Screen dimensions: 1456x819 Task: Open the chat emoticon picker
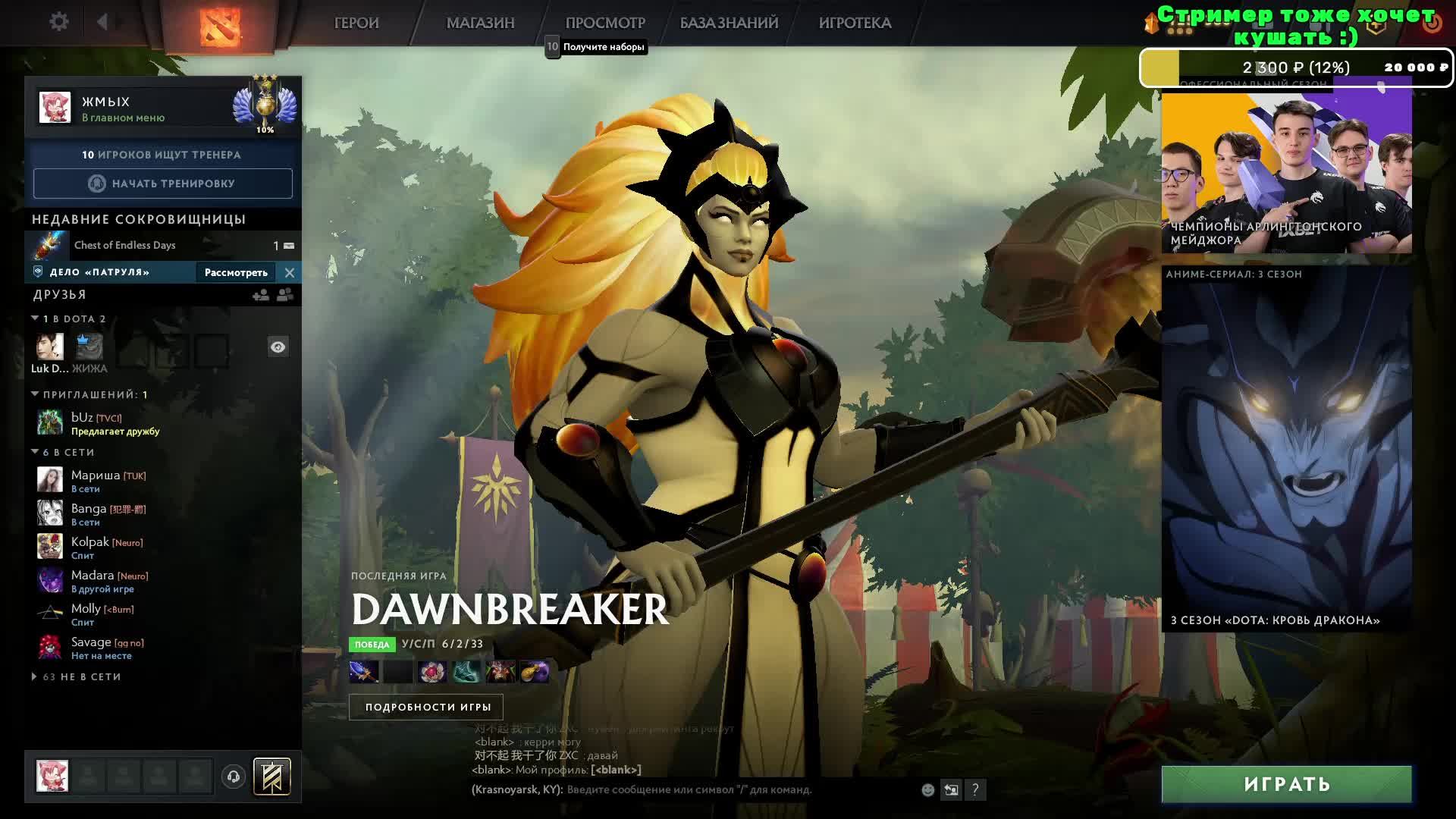point(927,790)
